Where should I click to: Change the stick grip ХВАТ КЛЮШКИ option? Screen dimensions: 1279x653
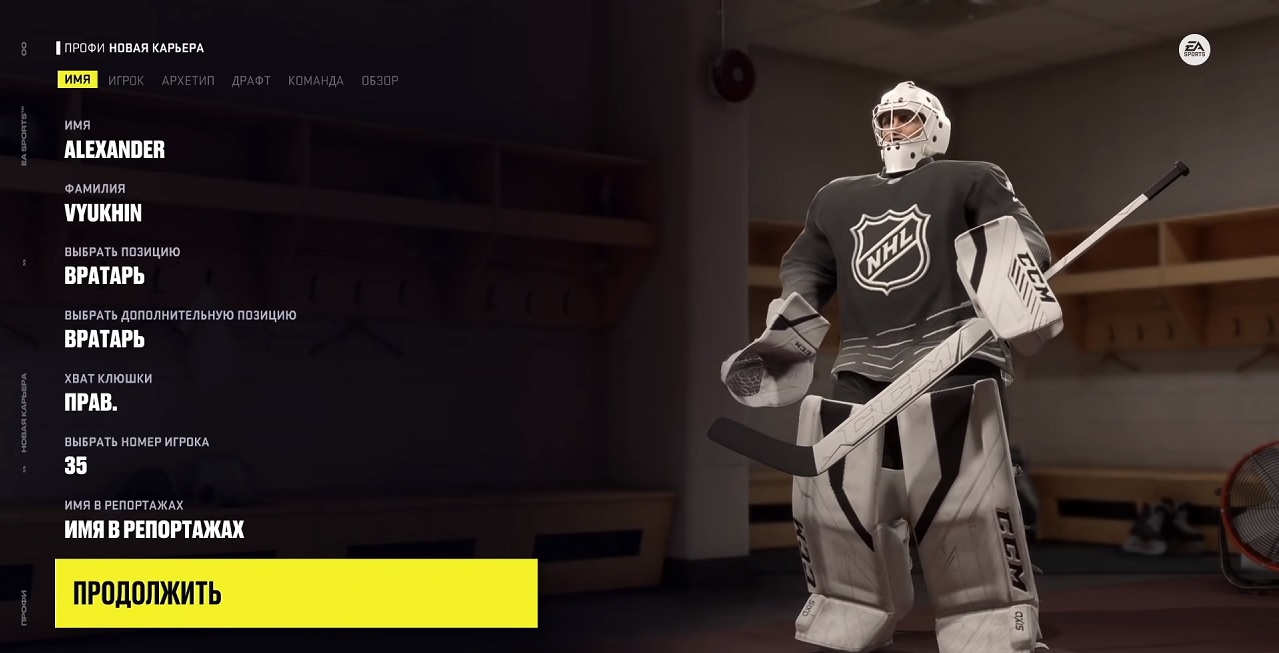click(91, 402)
